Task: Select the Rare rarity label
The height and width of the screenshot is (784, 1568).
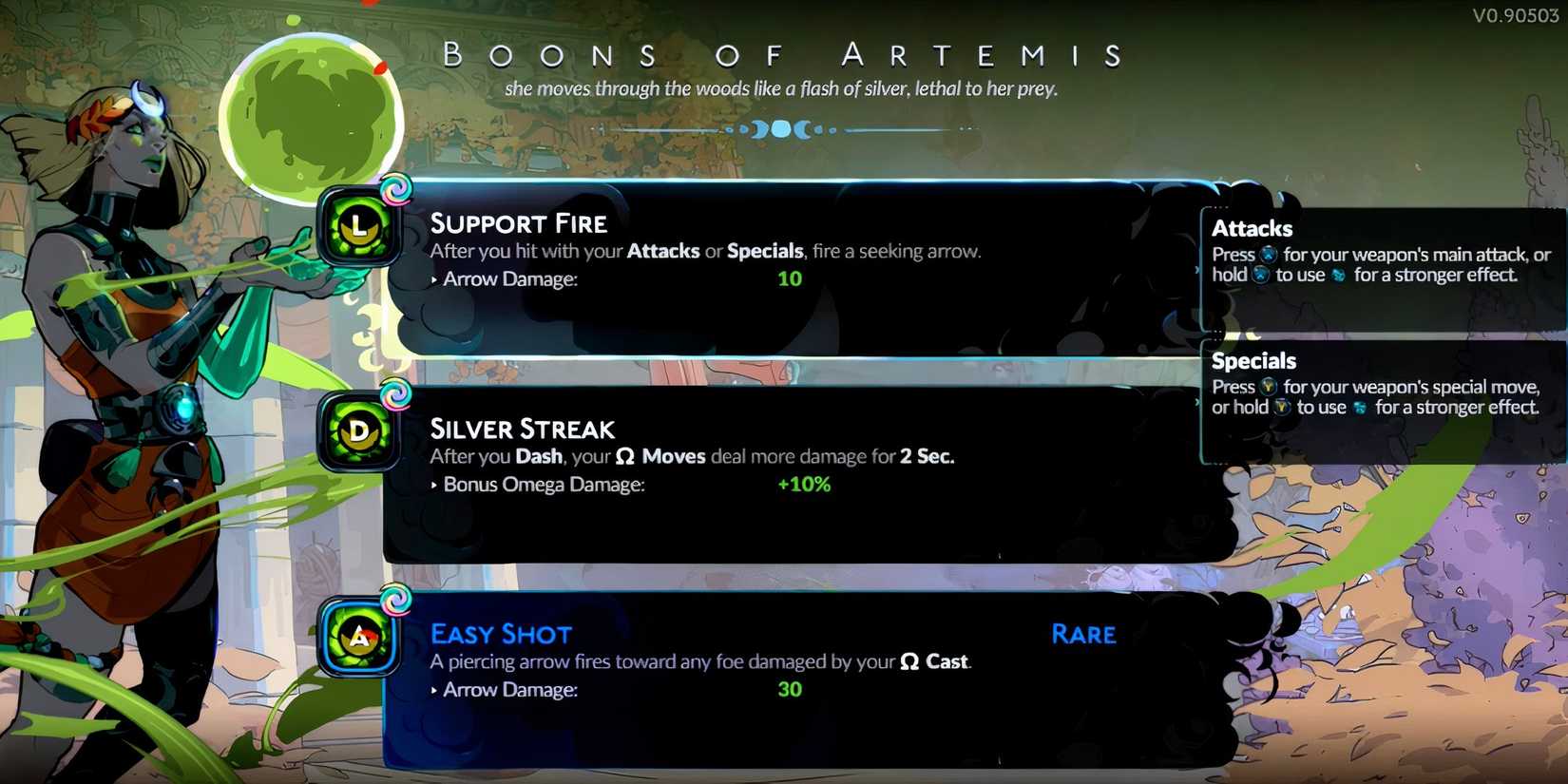Action: point(1083,634)
